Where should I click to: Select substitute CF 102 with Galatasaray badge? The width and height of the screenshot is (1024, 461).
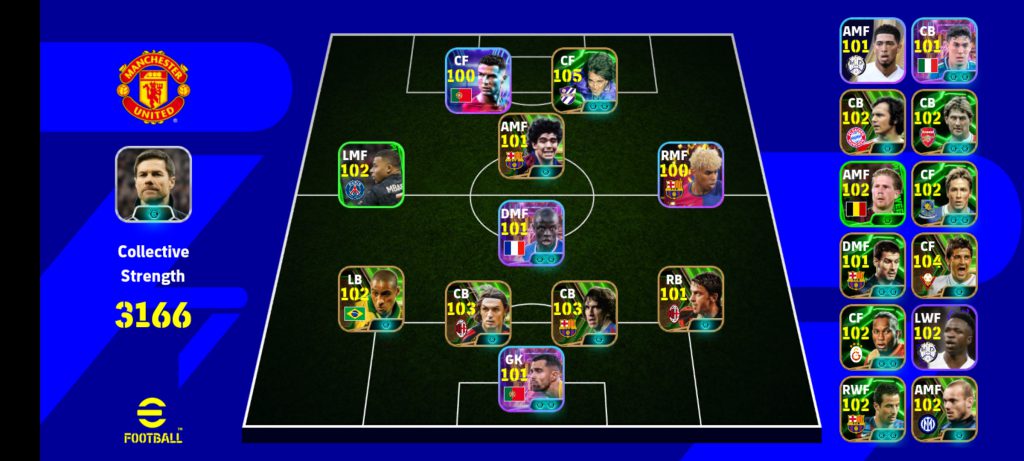(872, 338)
